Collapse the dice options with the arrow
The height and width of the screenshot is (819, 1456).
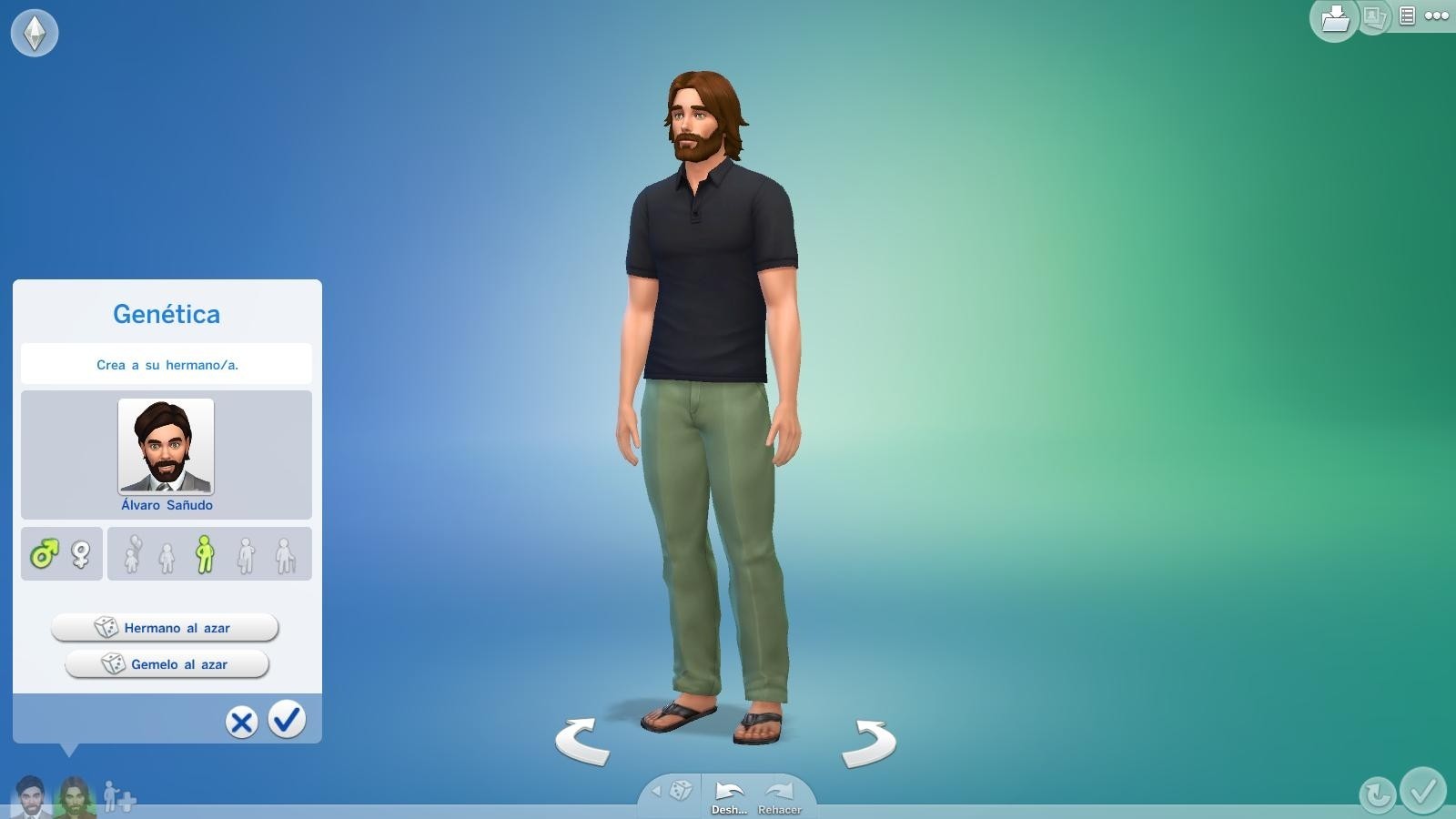657,790
